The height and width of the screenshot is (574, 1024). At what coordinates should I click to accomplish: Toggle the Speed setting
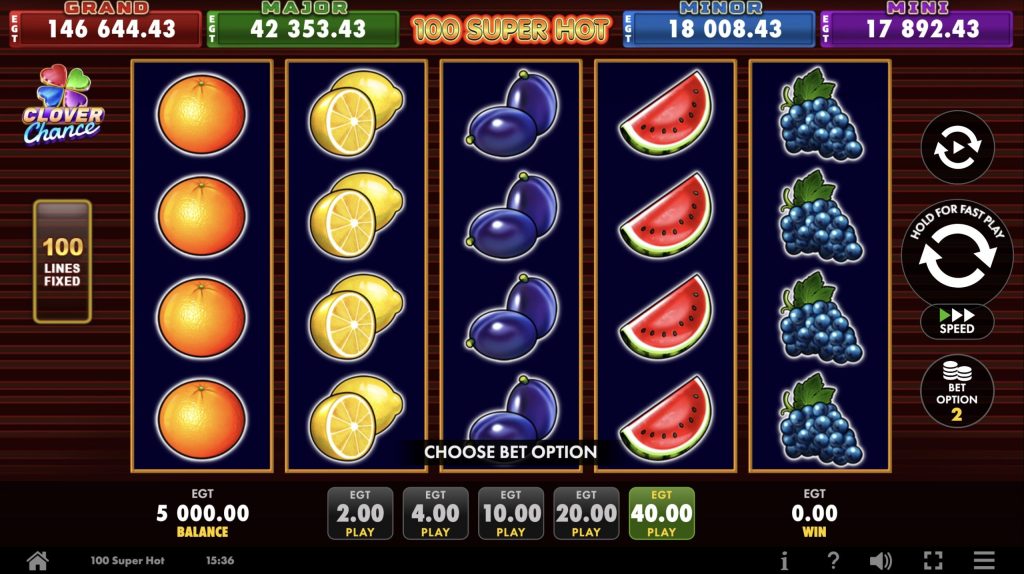[x=957, y=322]
